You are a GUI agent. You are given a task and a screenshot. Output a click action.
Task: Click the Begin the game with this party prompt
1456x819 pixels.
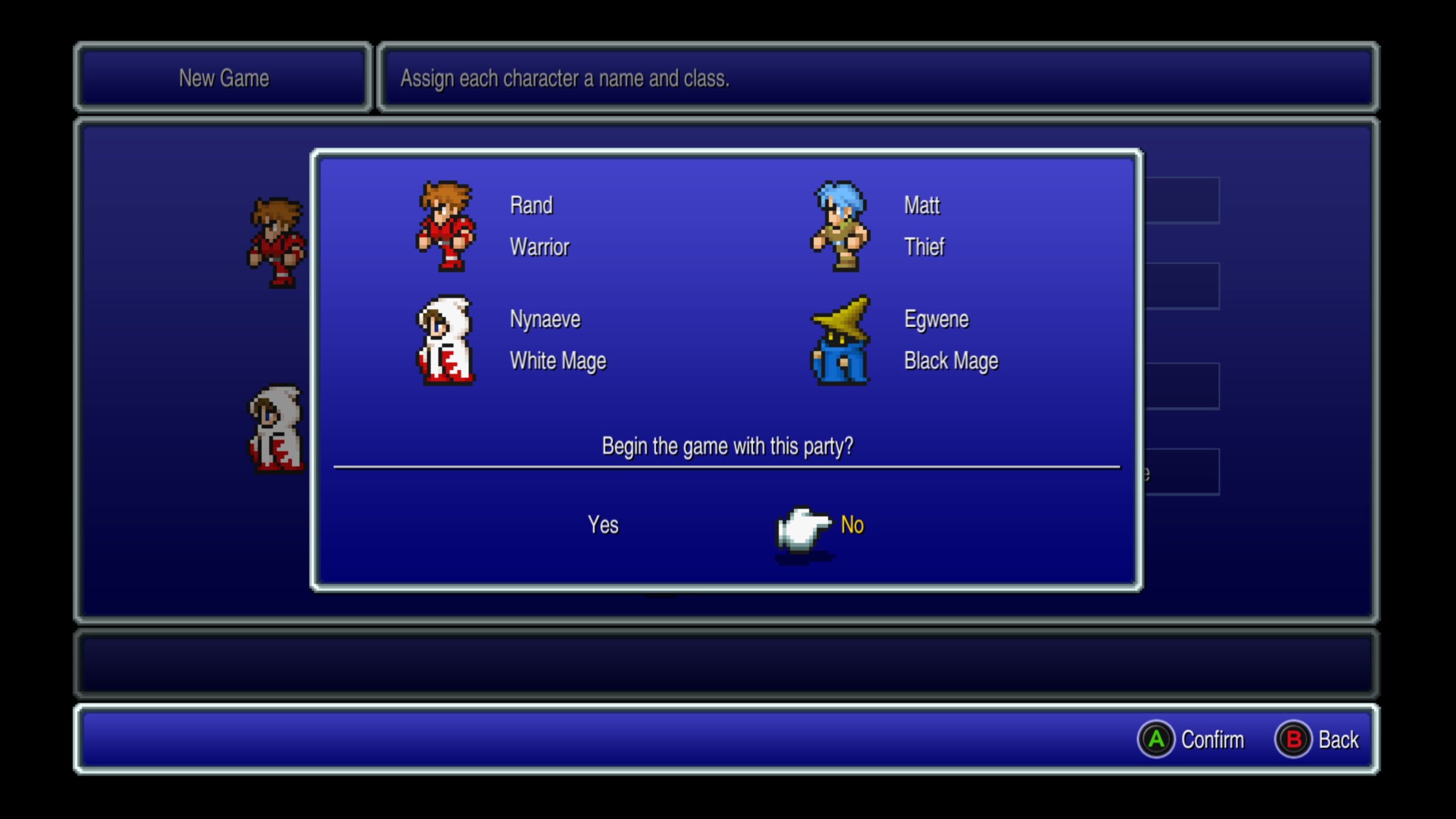(x=730, y=446)
